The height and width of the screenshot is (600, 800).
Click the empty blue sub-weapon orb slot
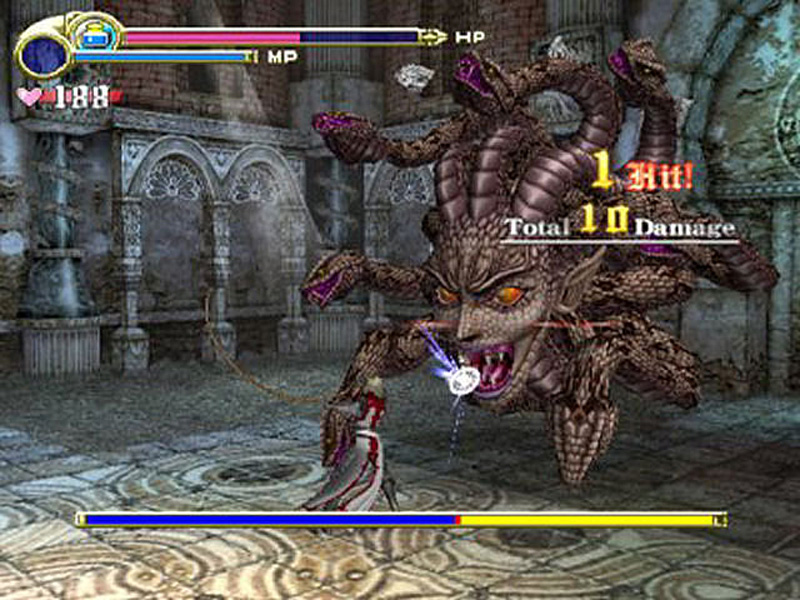pyautogui.click(x=44, y=54)
